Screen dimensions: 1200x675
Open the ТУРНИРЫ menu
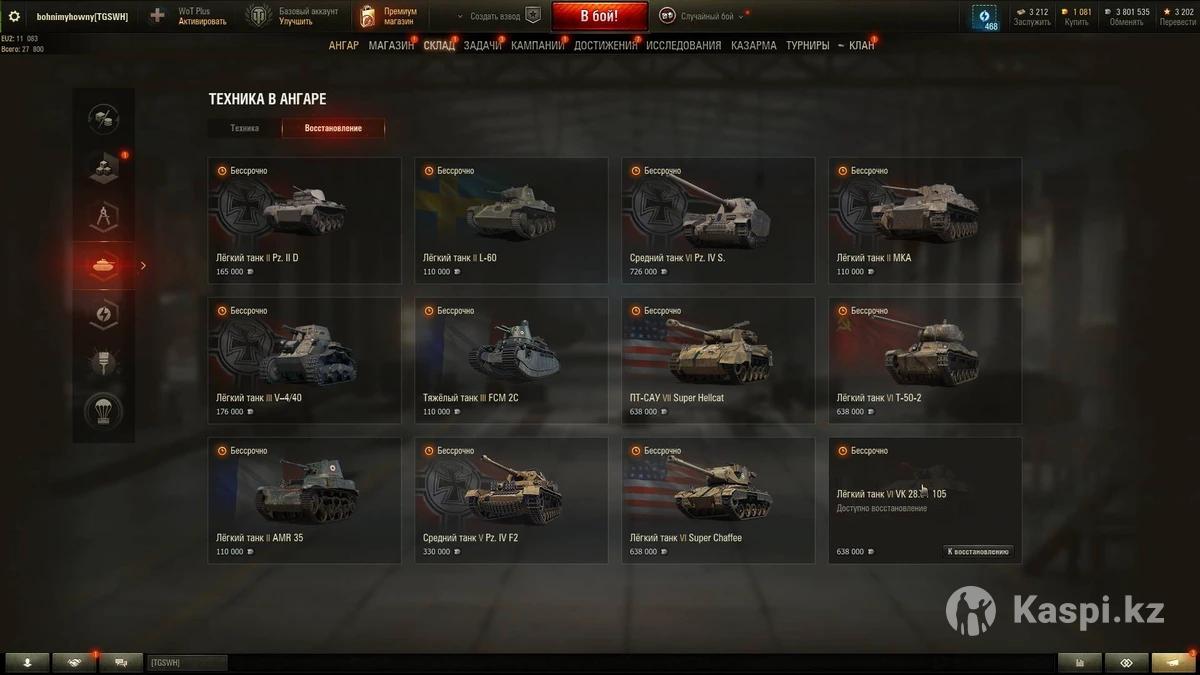coord(807,45)
